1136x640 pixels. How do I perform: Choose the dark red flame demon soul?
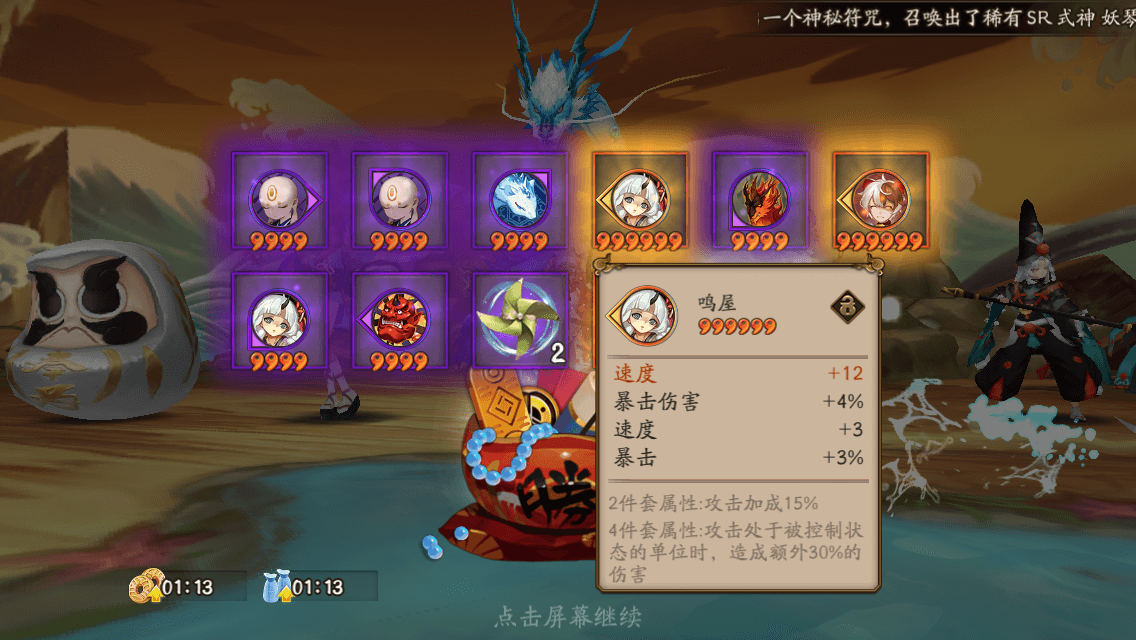coord(760,201)
